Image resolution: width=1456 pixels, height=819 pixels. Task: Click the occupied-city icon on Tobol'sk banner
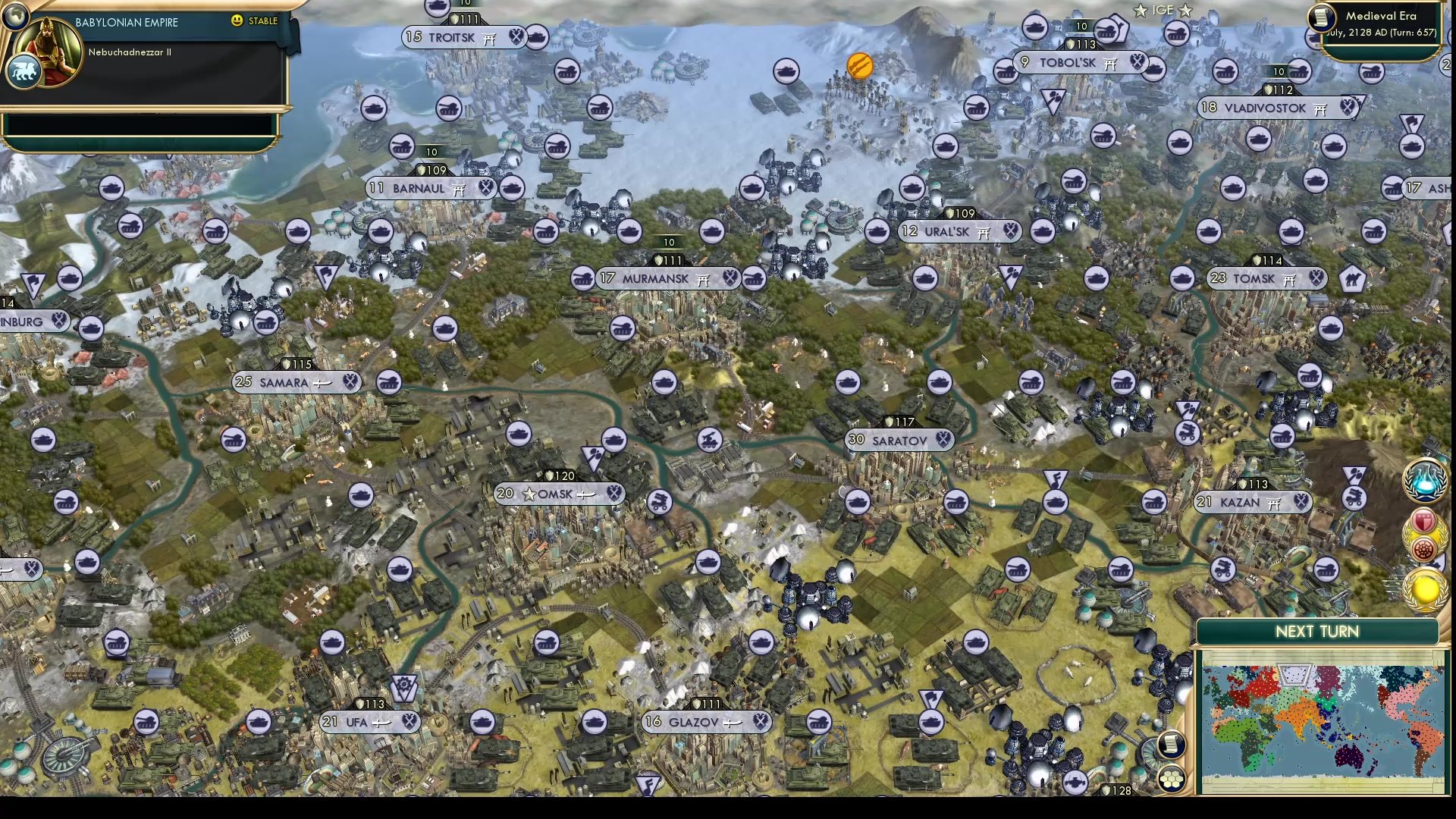pos(1112,64)
